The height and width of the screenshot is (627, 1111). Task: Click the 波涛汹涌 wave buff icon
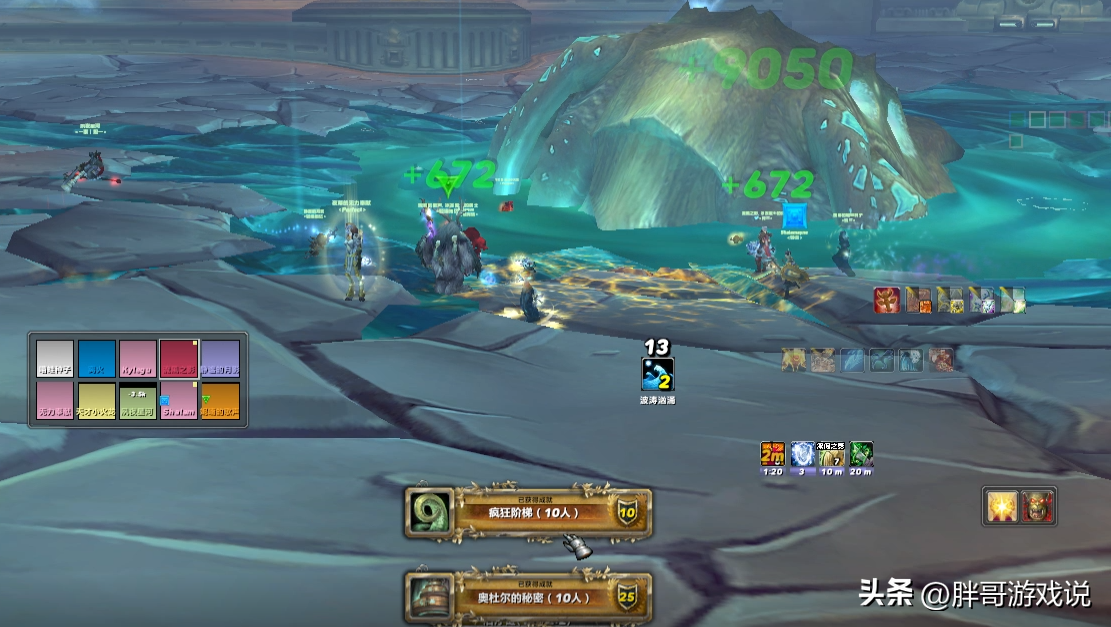[x=657, y=374]
